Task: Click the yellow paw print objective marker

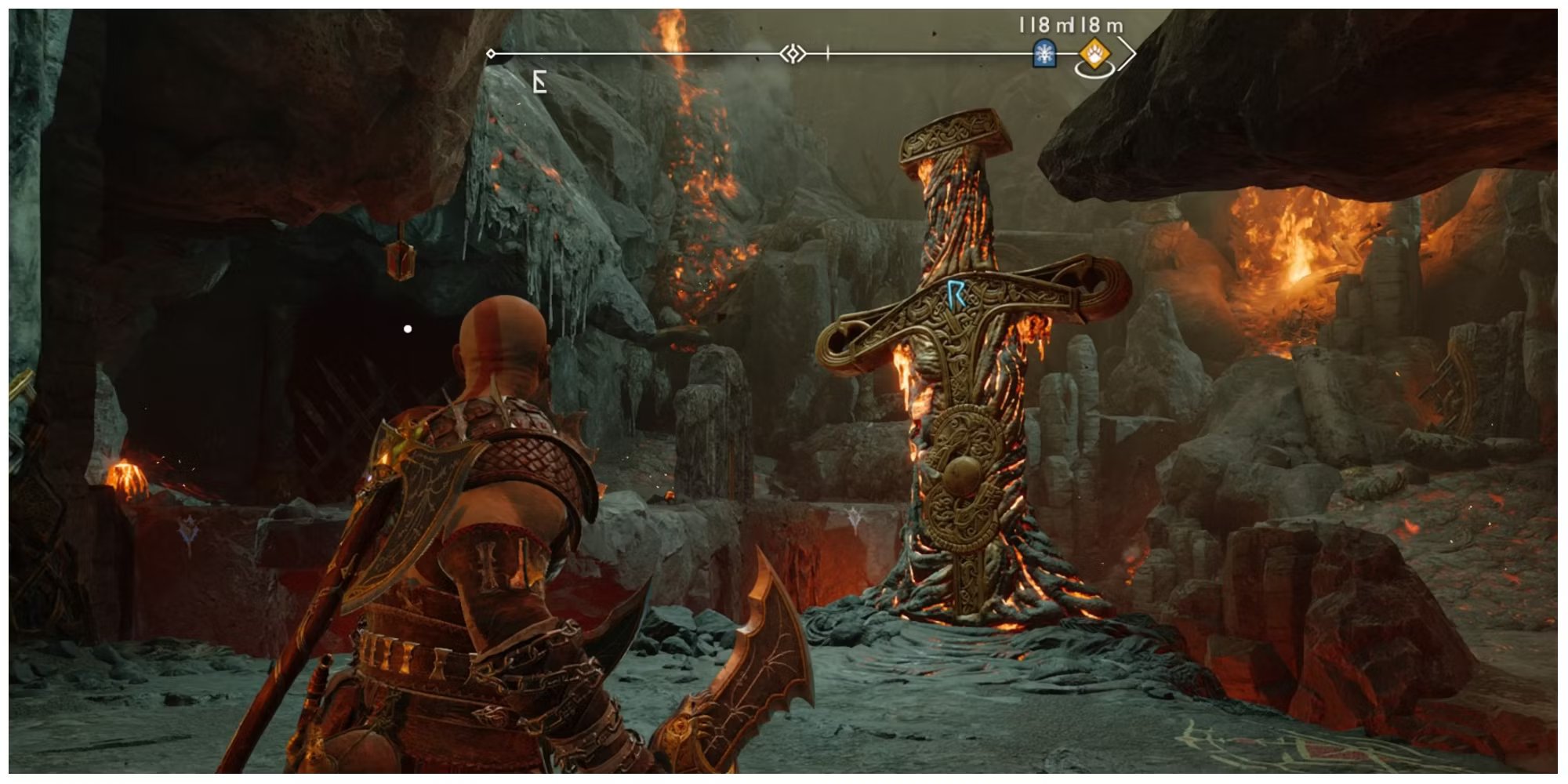Action: pos(1094,54)
